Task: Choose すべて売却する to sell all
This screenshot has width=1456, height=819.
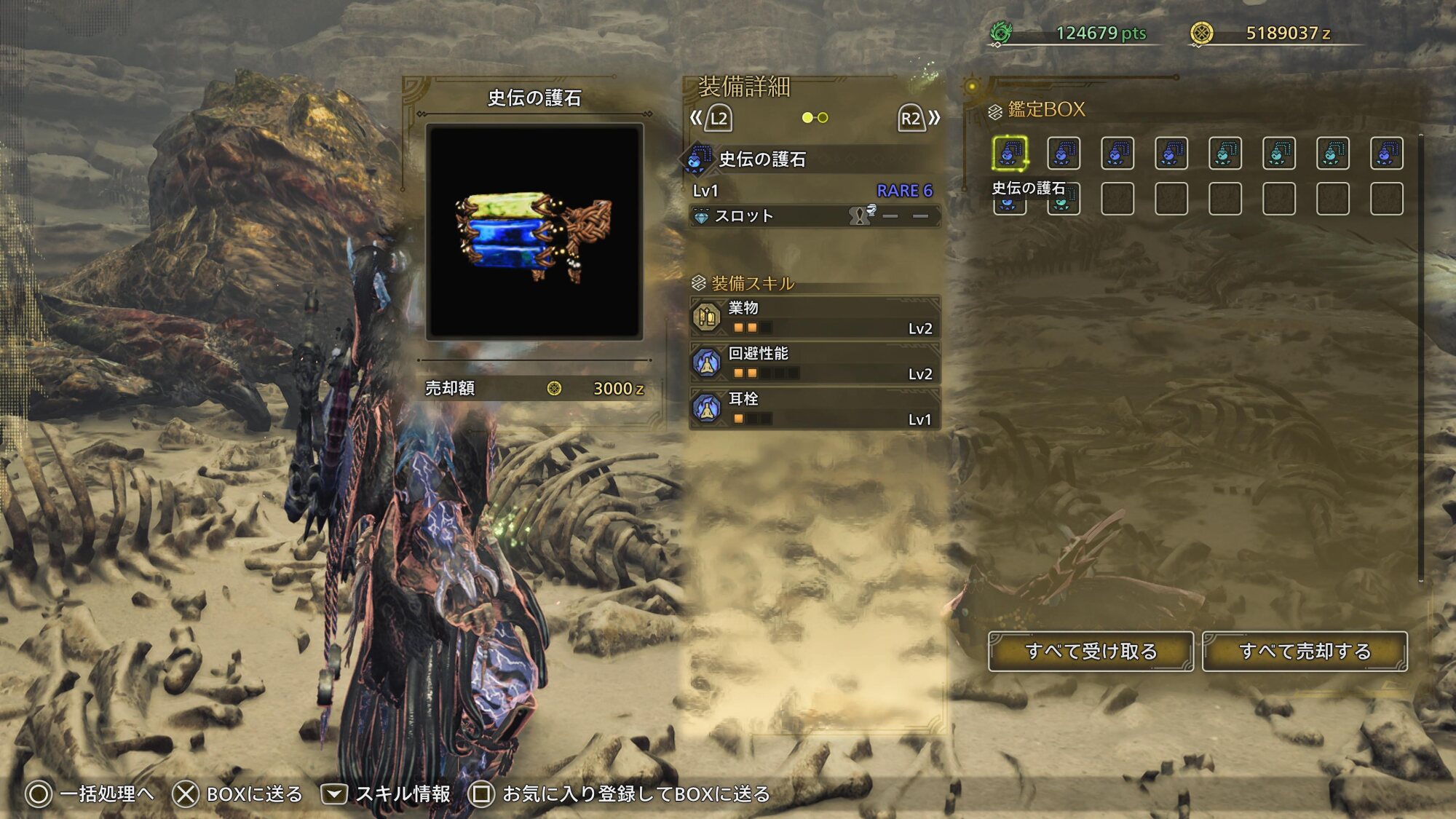Action: tap(1305, 652)
